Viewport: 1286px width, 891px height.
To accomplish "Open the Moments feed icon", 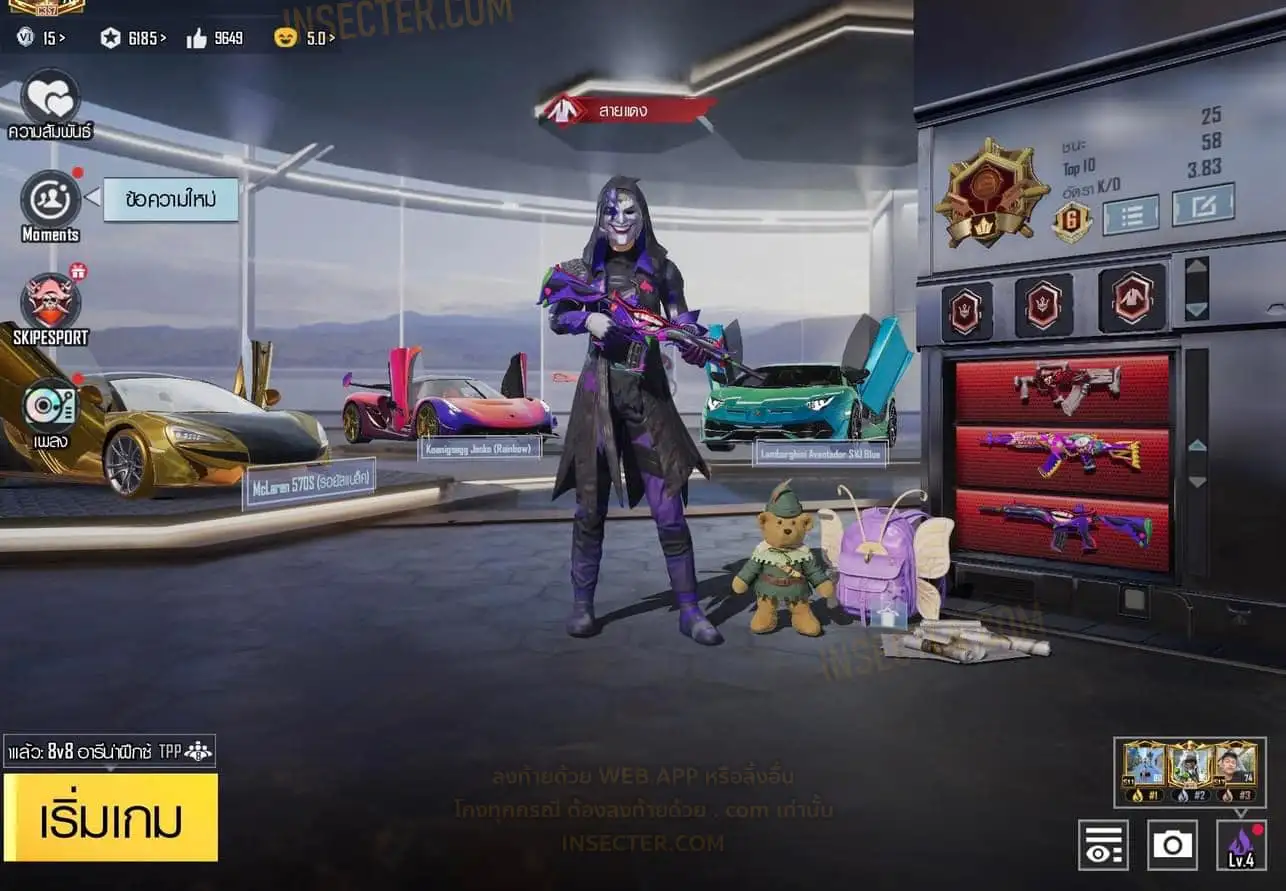I will [50, 200].
